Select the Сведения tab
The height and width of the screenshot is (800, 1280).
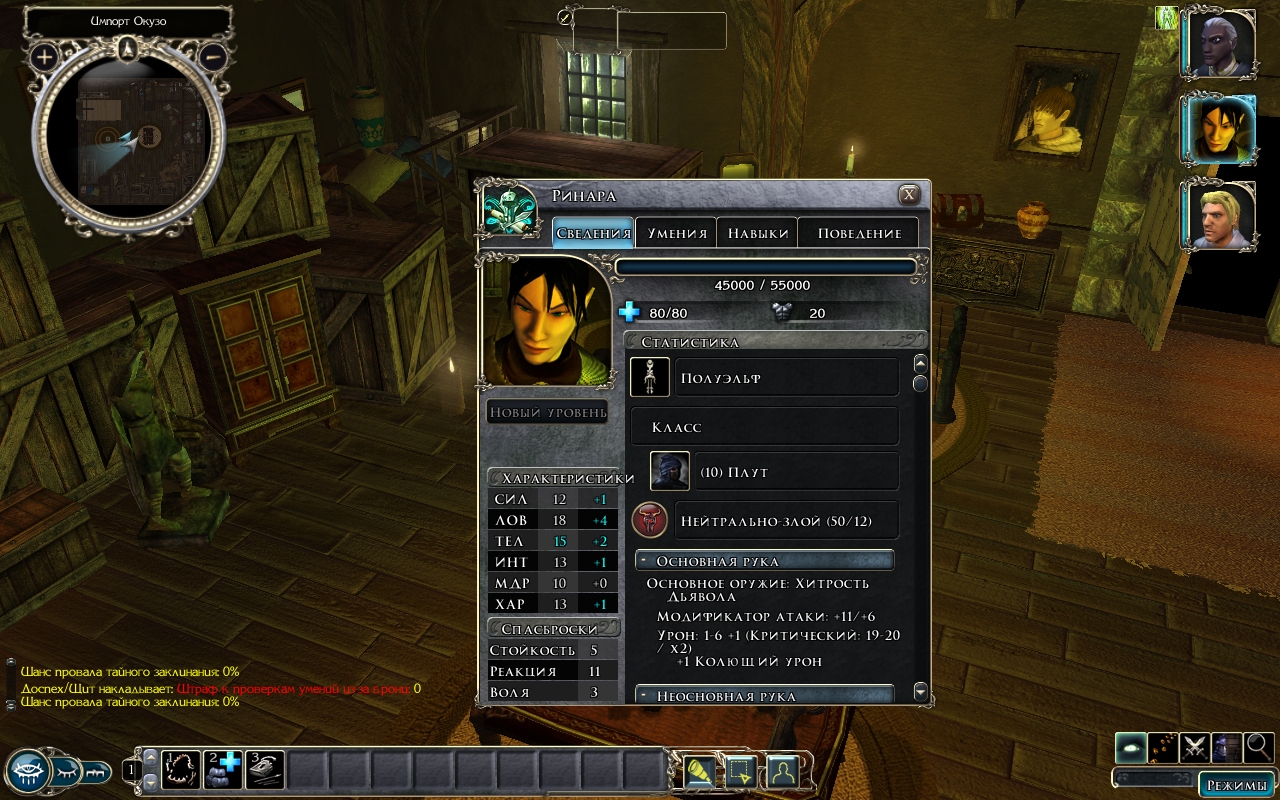tap(593, 233)
